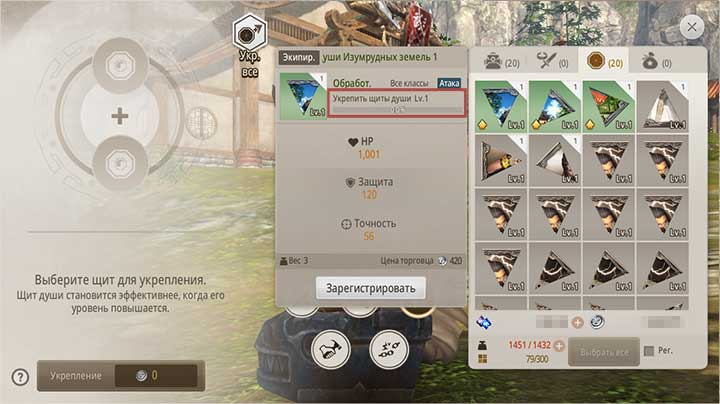
Task: Add inventory weight with plus button
Action: pos(558,346)
